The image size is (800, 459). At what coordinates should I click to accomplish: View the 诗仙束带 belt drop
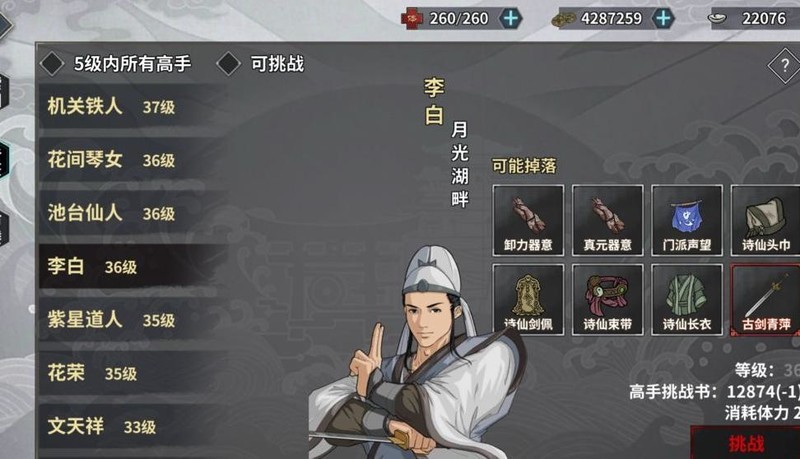[607, 299]
